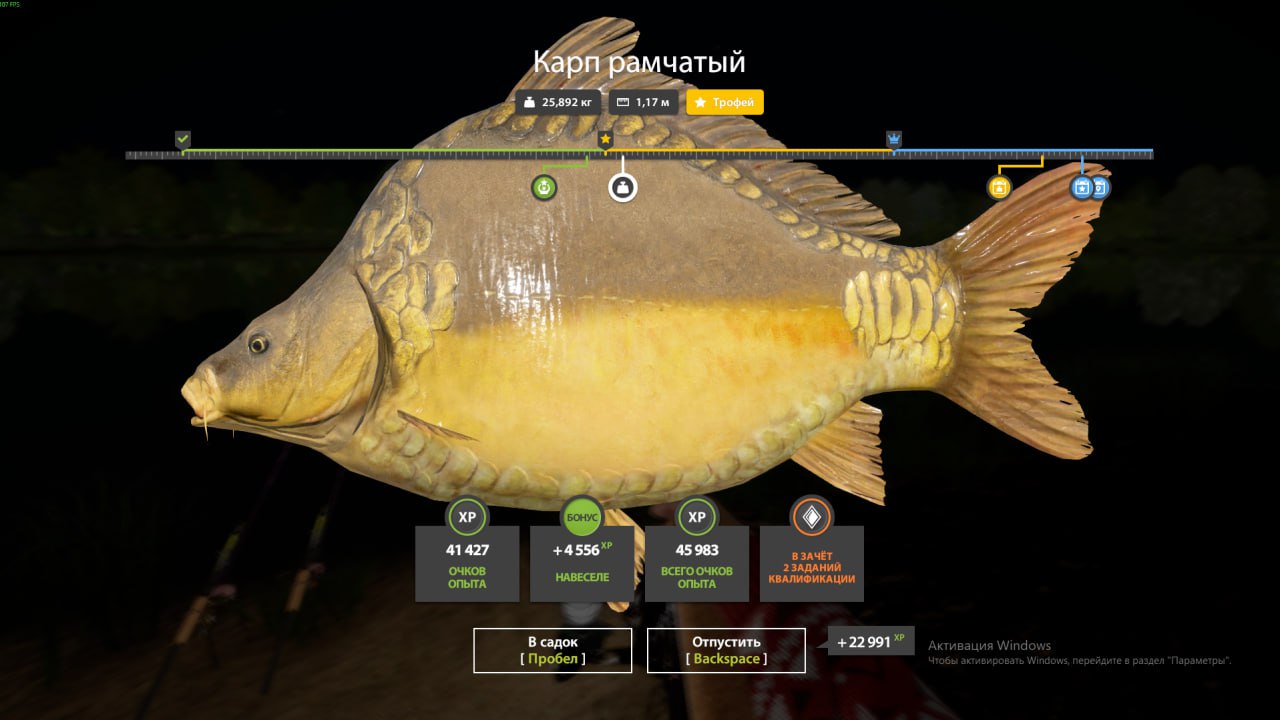1280x720 pixels.
Task: Click the yellow calendar-star record icon
Action: [999, 187]
